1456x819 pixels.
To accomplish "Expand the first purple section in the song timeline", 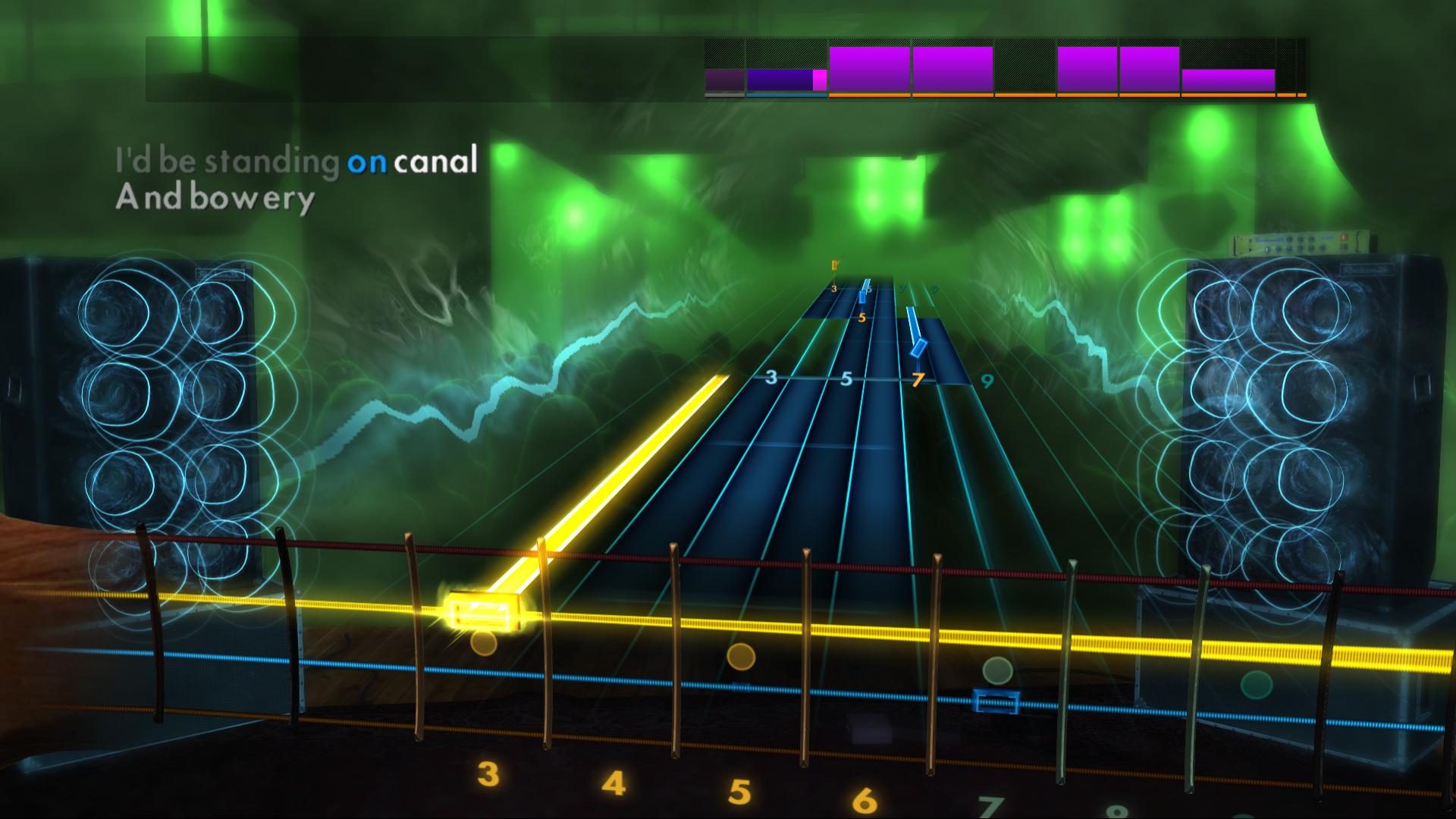I will pos(868,71).
